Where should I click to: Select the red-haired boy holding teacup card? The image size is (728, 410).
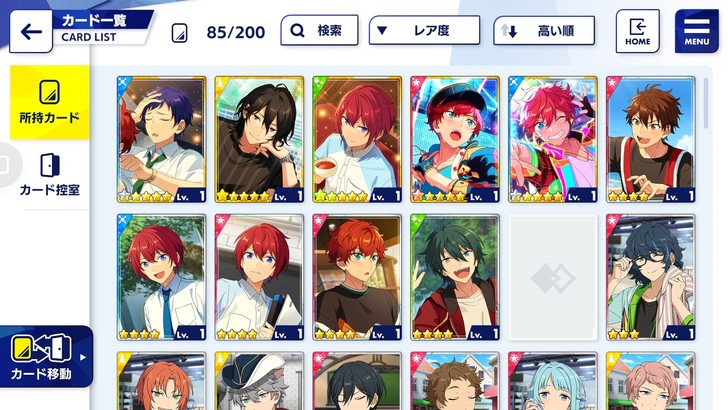coord(357,139)
